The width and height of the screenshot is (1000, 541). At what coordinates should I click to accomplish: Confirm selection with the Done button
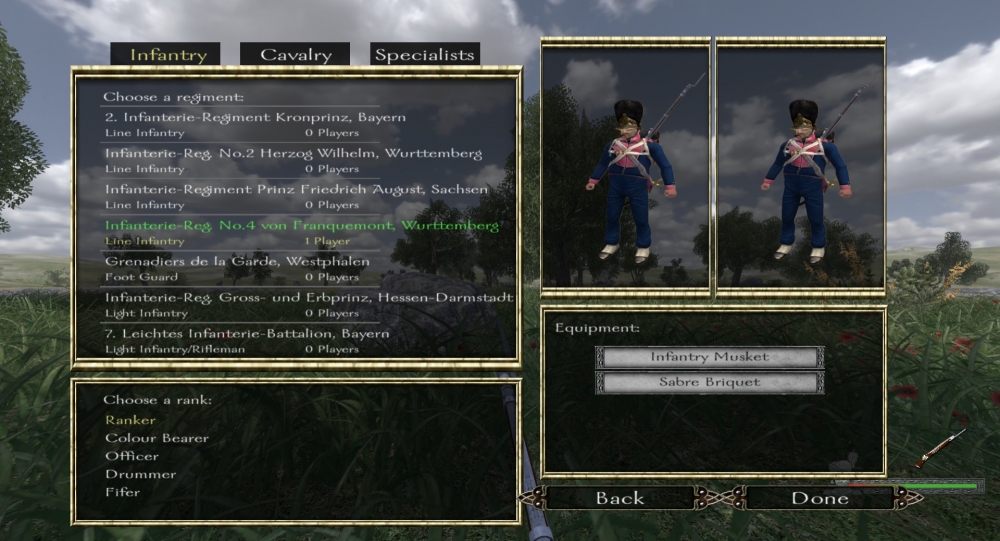coord(820,498)
